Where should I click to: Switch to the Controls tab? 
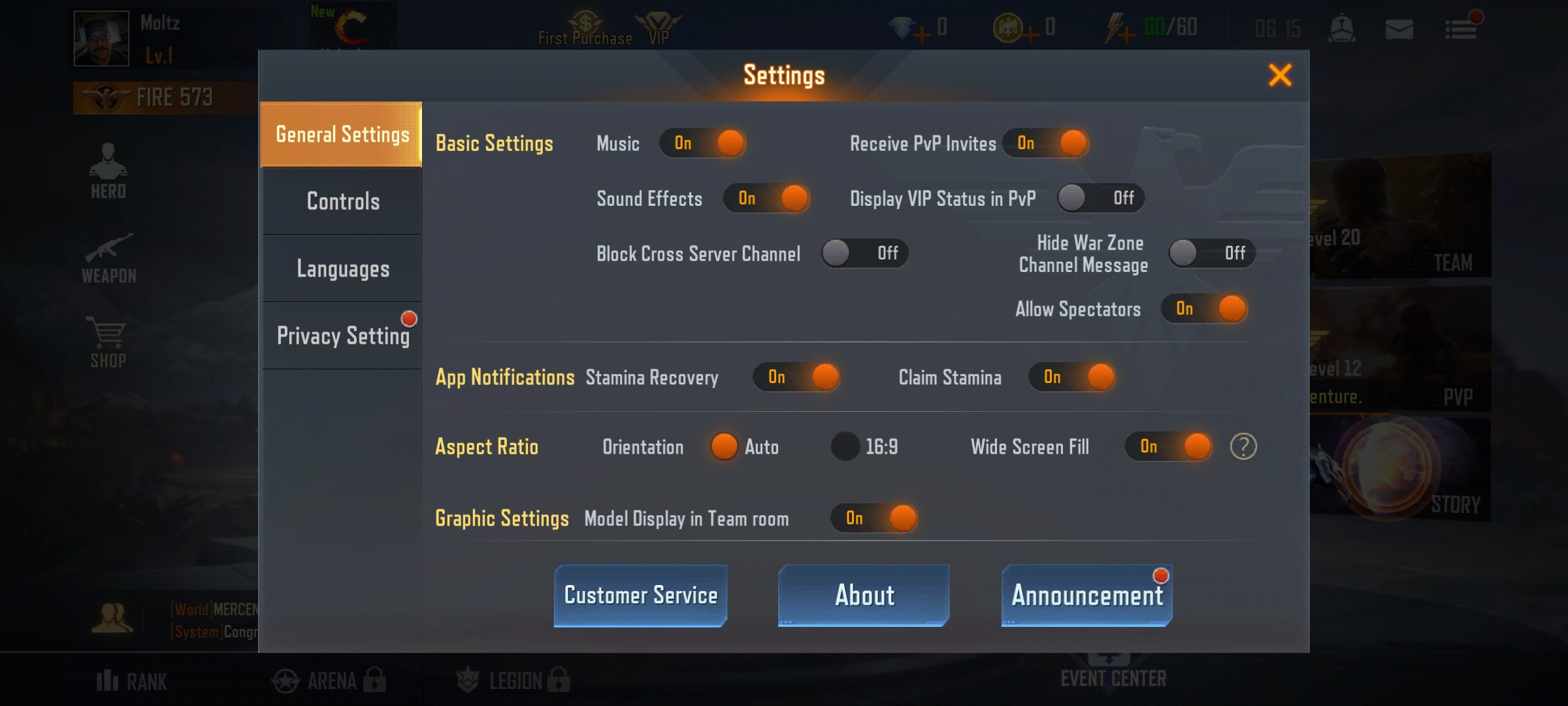point(341,201)
